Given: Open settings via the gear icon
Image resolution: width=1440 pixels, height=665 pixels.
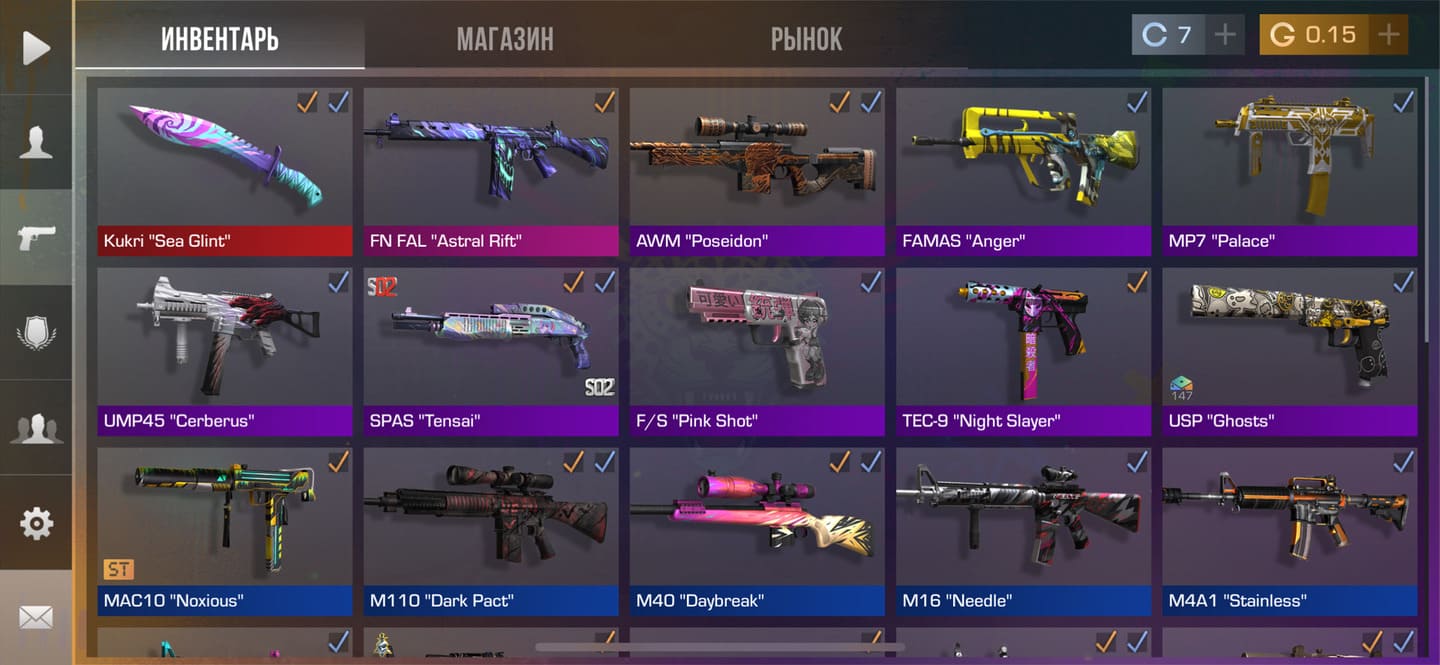Looking at the screenshot, I should [x=36, y=522].
